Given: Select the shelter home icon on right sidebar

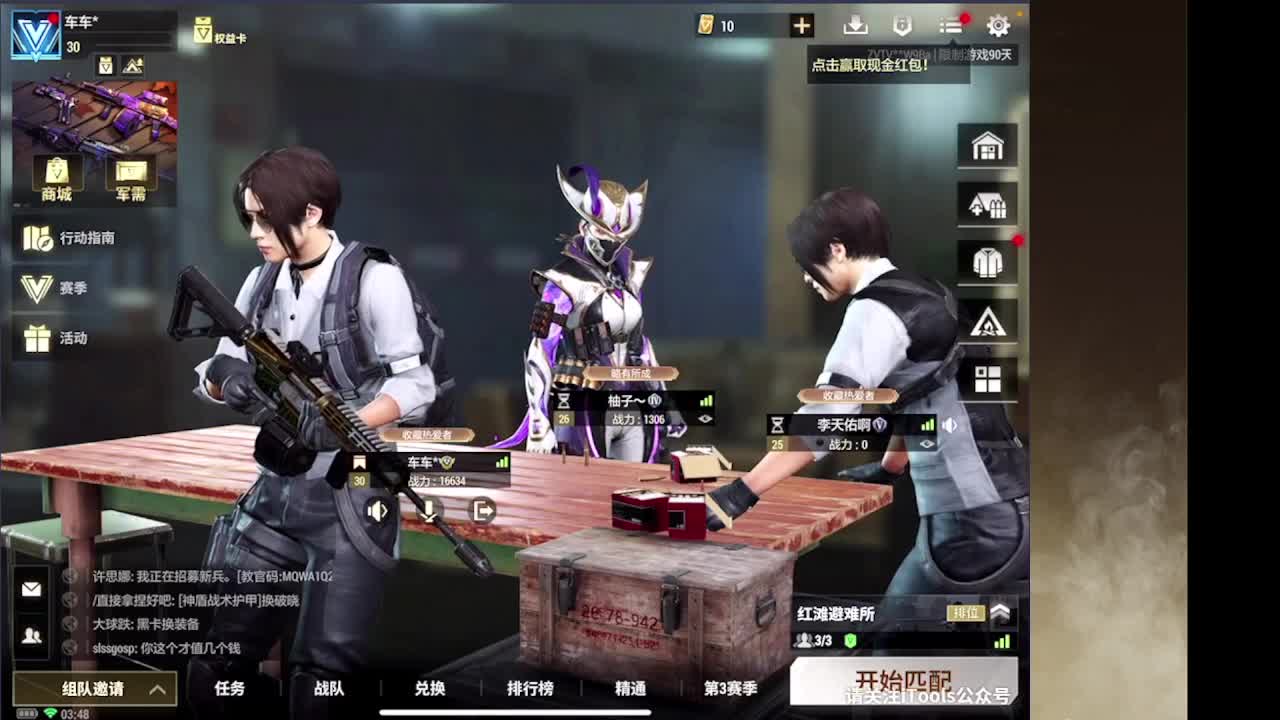Looking at the screenshot, I should 987,145.
